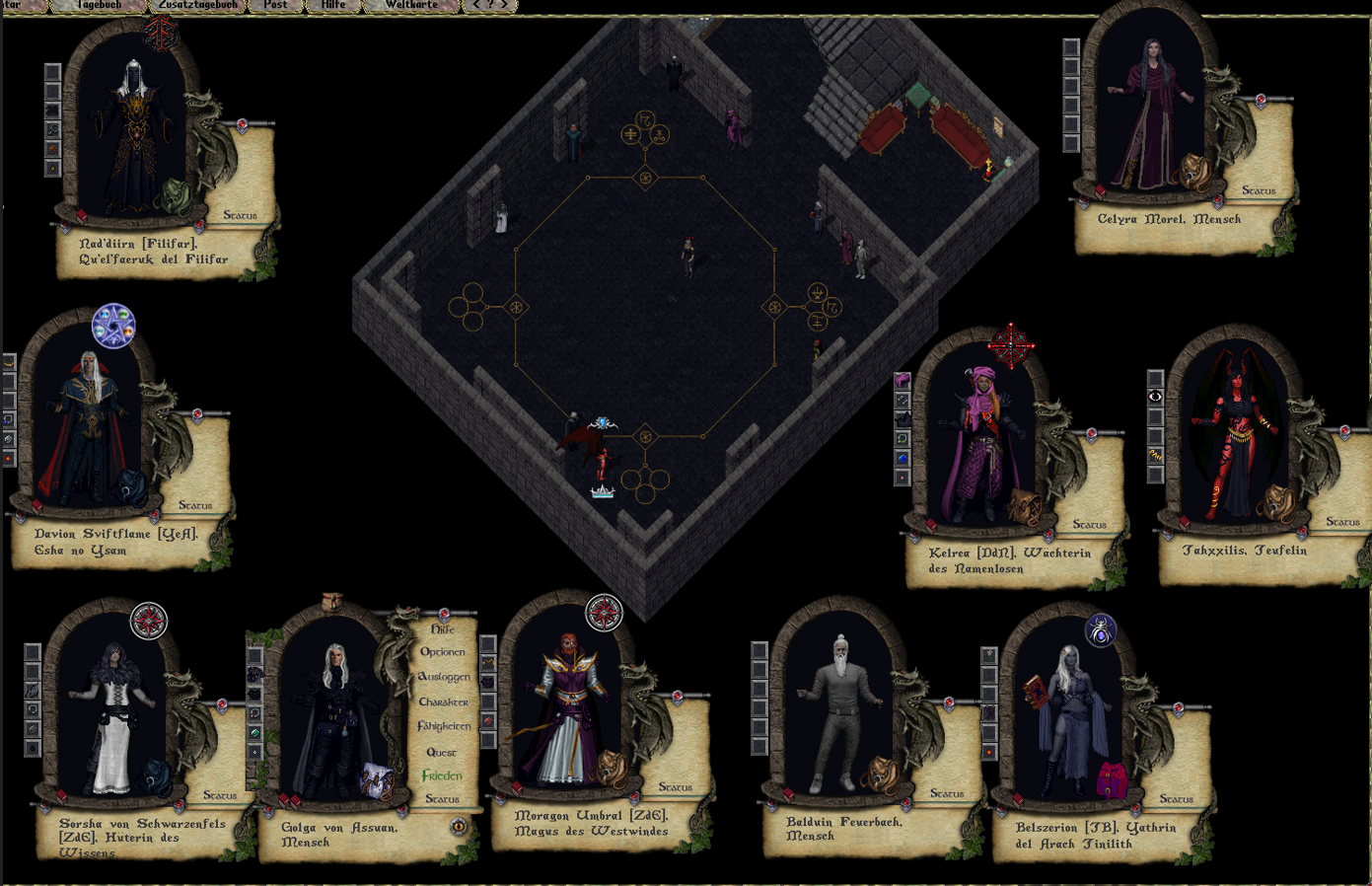Click Ausloggen to log out

tap(444, 677)
